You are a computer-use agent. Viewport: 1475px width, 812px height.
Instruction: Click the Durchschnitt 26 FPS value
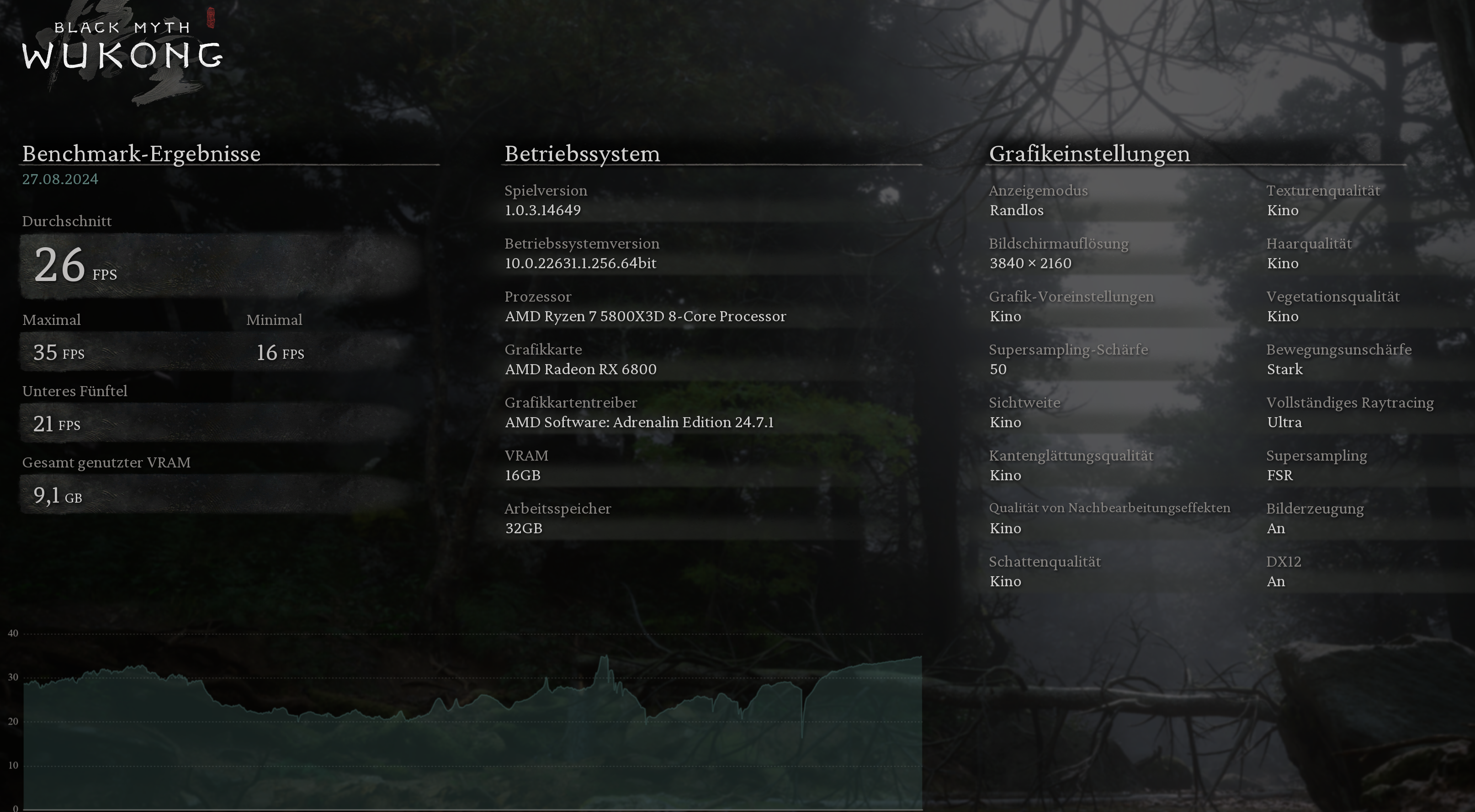coord(74,266)
